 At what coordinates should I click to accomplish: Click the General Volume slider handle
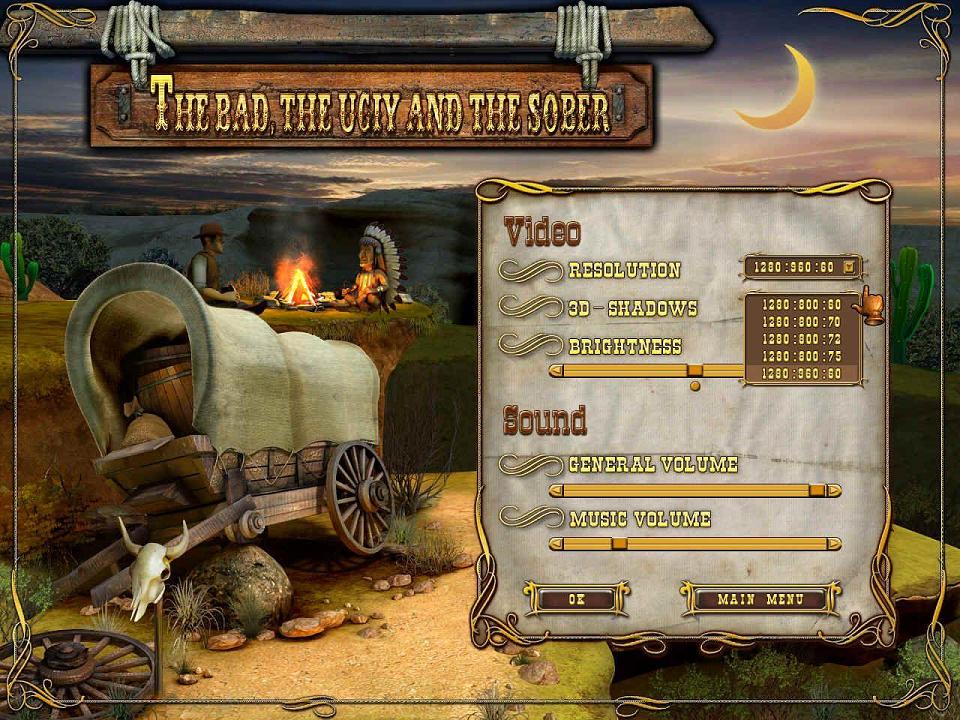817,490
